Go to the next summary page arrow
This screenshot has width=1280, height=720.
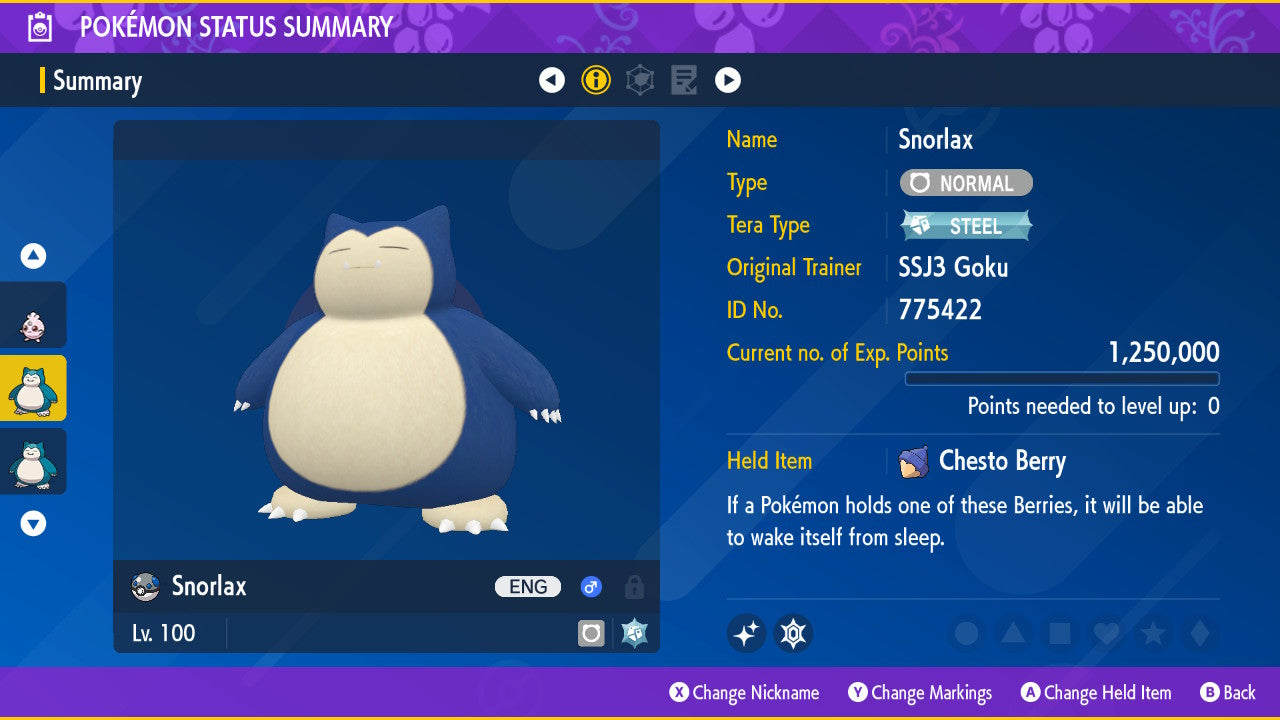tap(728, 80)
